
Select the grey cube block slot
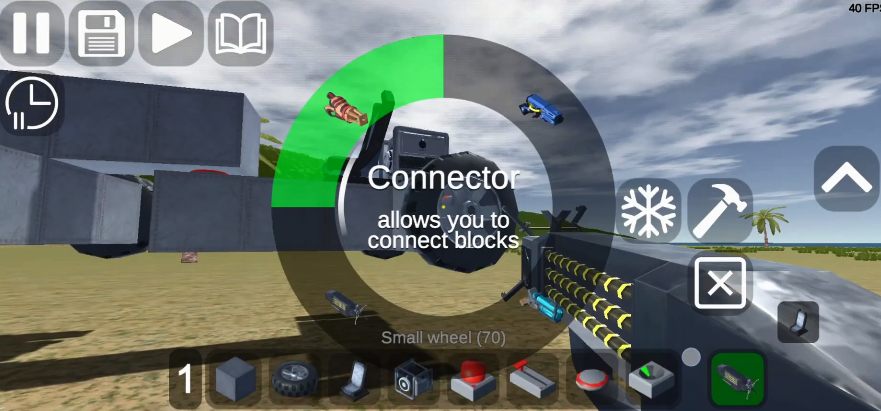pyautogui.click(x=234, y=380)
